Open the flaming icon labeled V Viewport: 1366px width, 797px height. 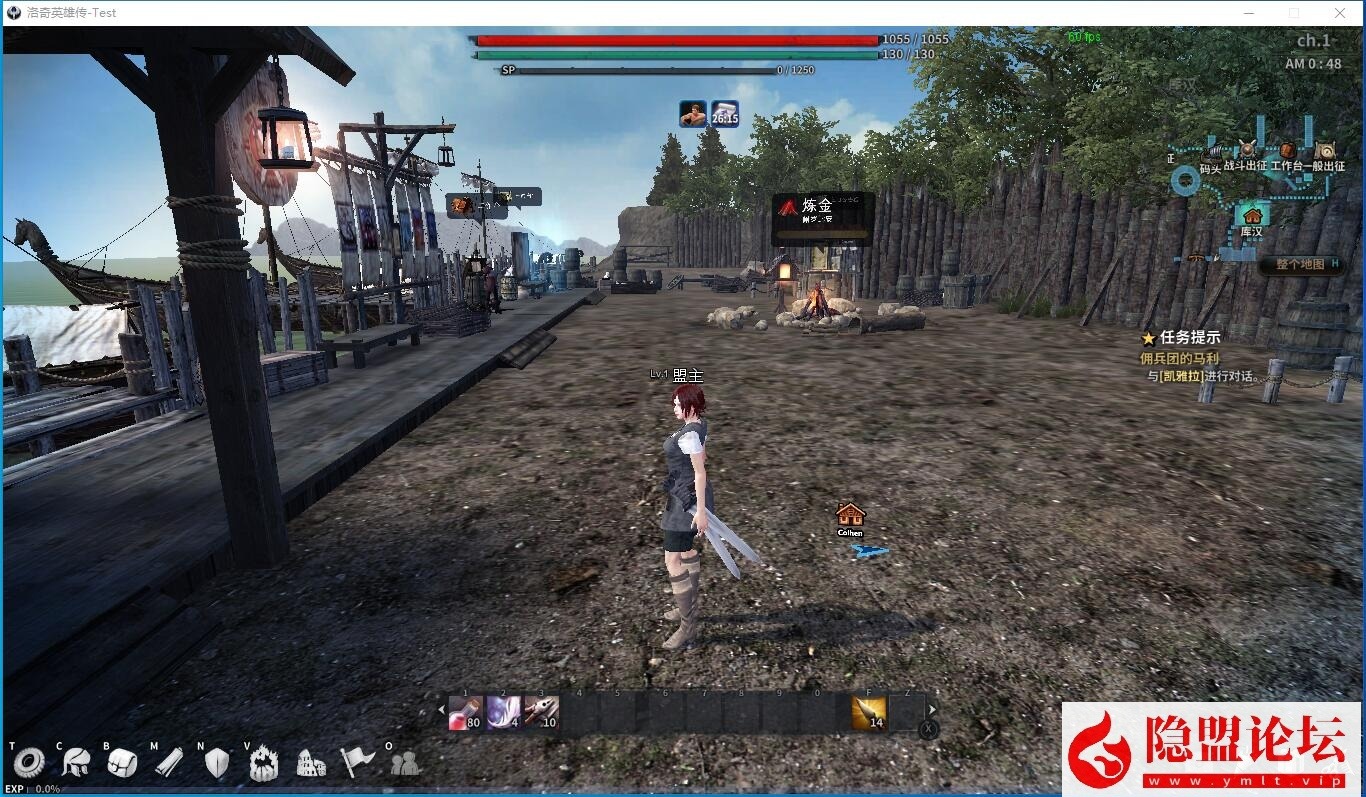point(263,763)
